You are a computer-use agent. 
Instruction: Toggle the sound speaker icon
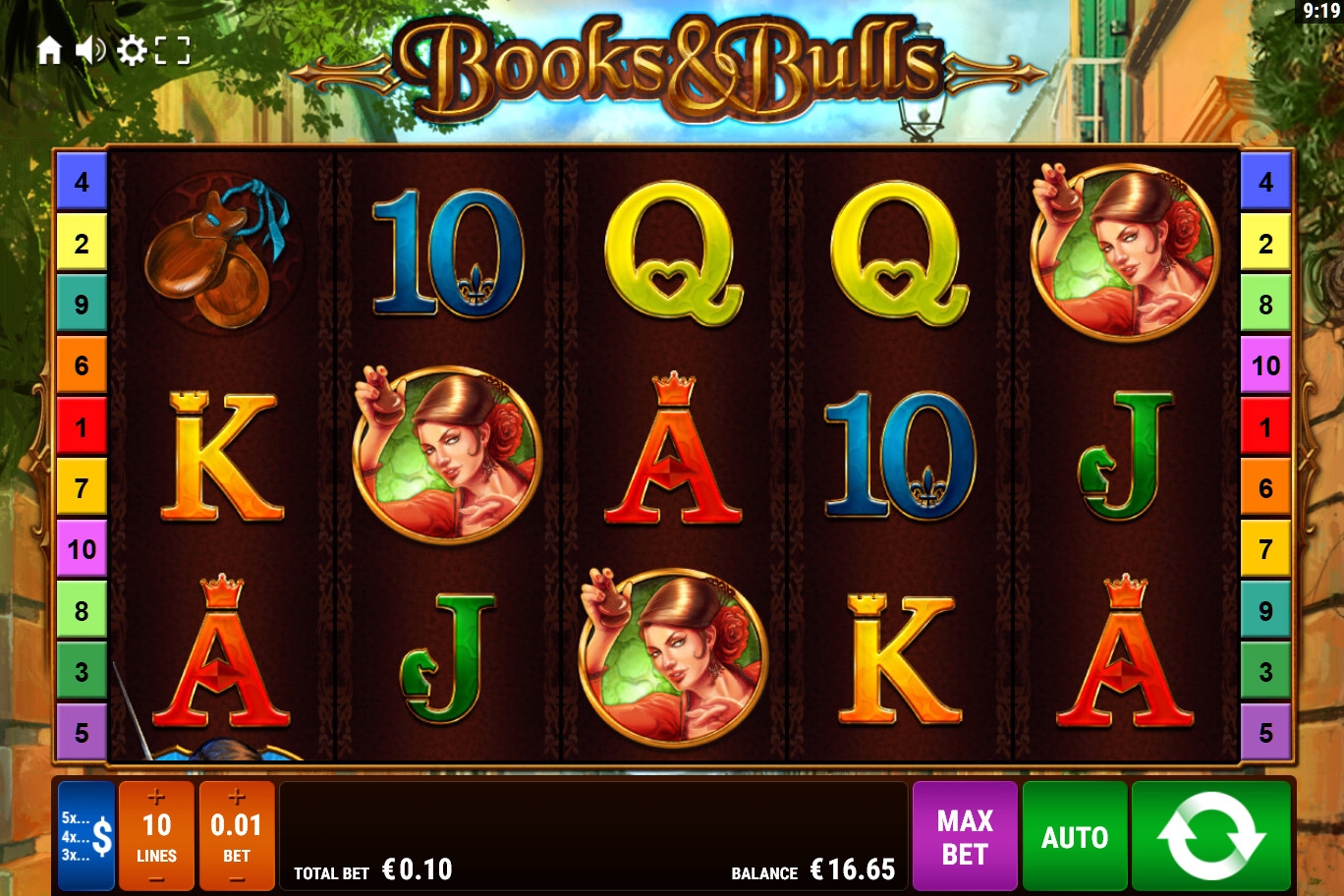pyautogui.click(x=90, y=50)
